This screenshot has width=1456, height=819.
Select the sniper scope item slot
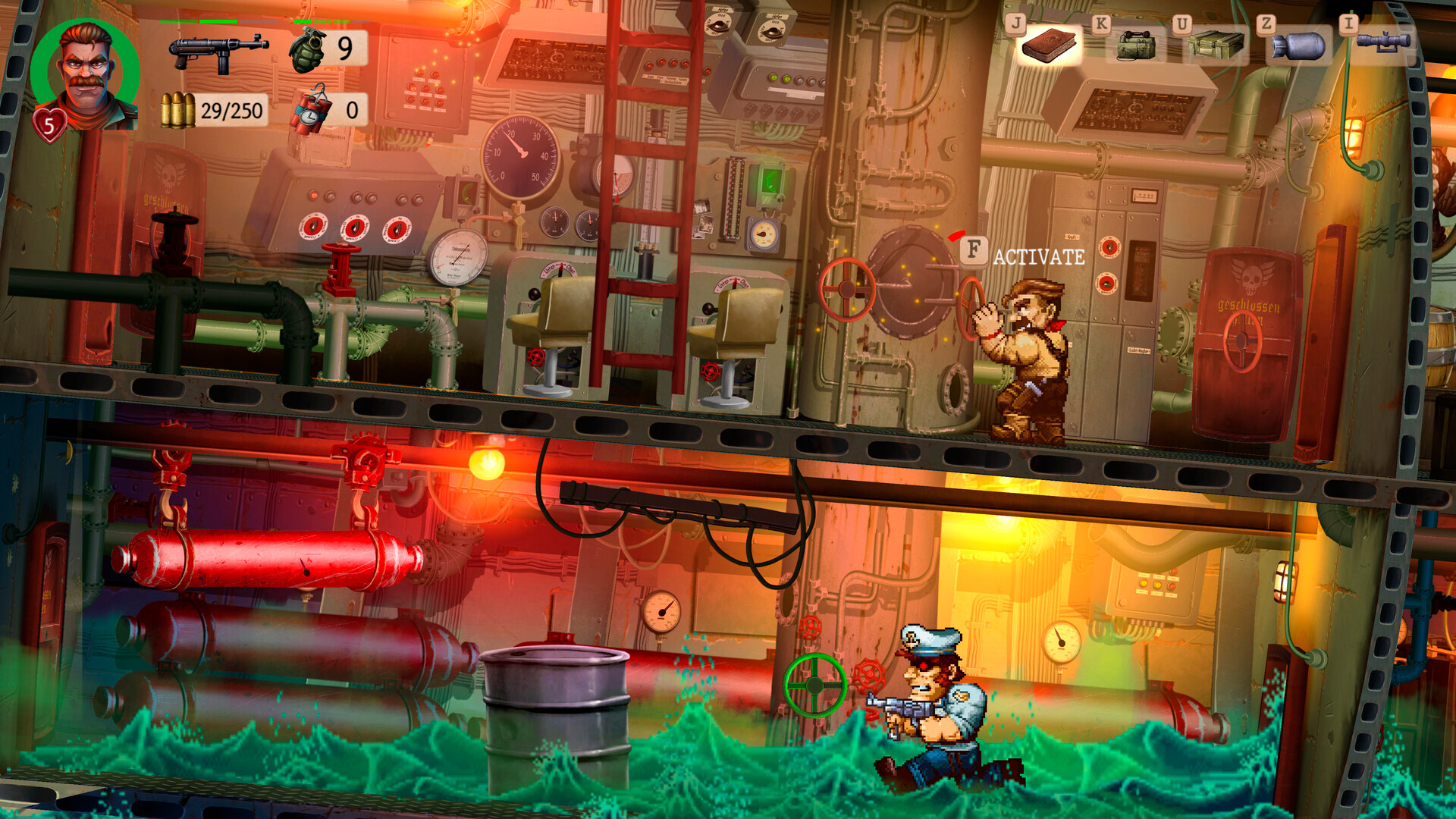coord(1383,42)
